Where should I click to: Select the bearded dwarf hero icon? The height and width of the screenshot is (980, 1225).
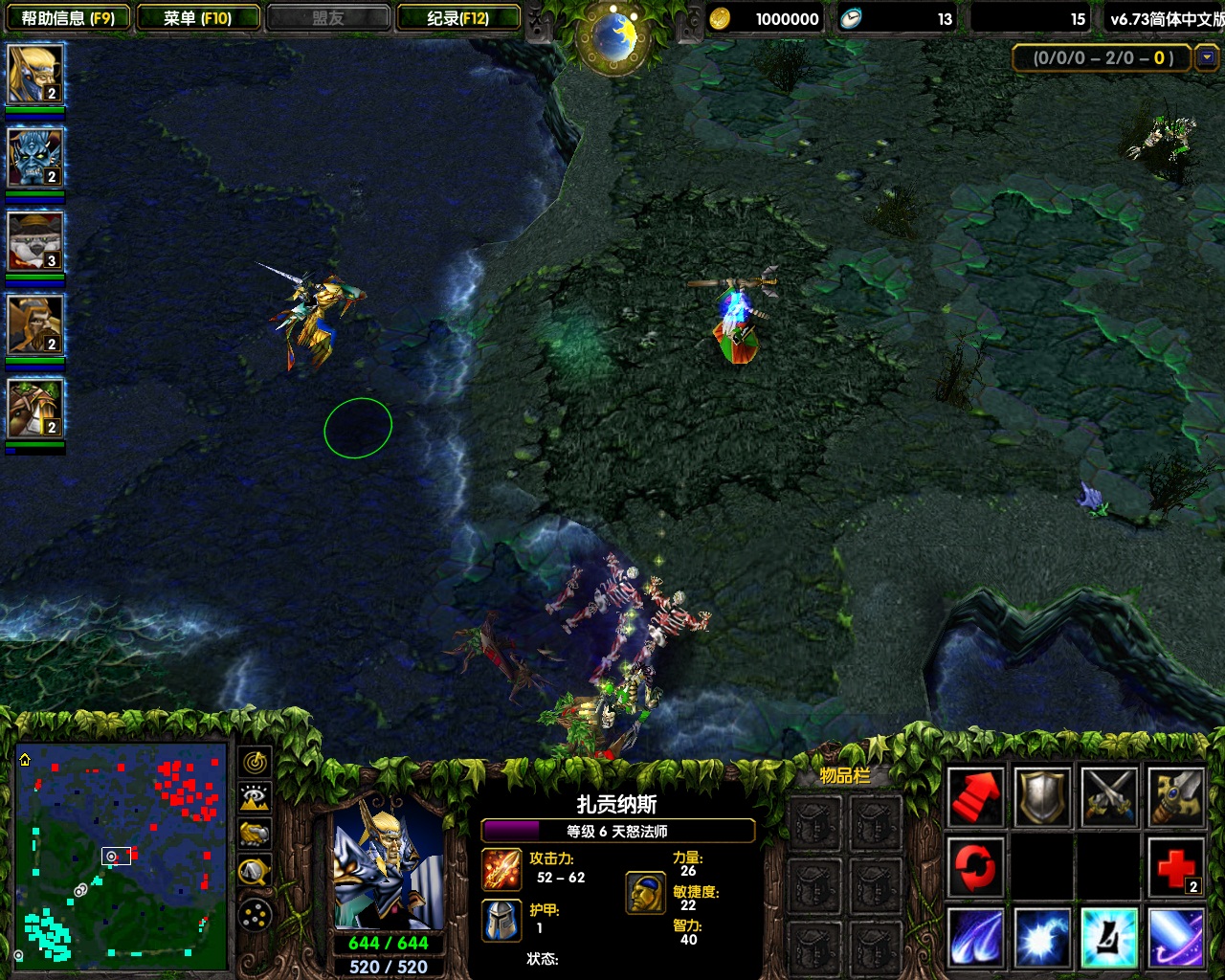[x=35, y=324]
